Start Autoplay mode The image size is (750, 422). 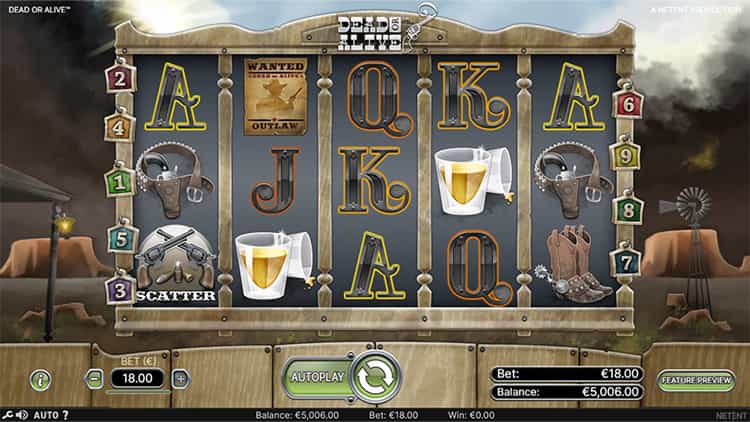[316, 377]
